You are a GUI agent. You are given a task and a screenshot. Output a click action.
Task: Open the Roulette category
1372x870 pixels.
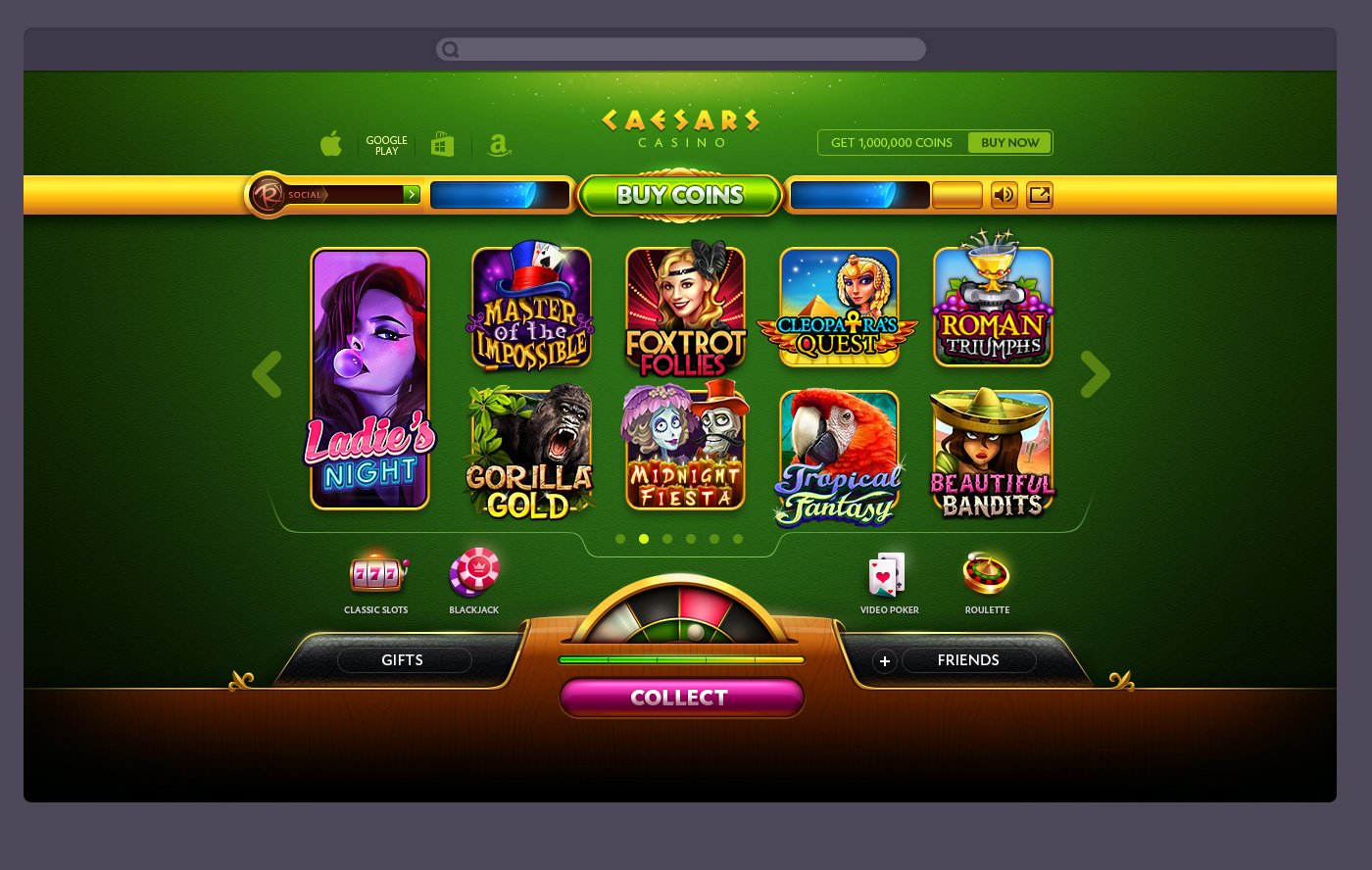[987, 571]
